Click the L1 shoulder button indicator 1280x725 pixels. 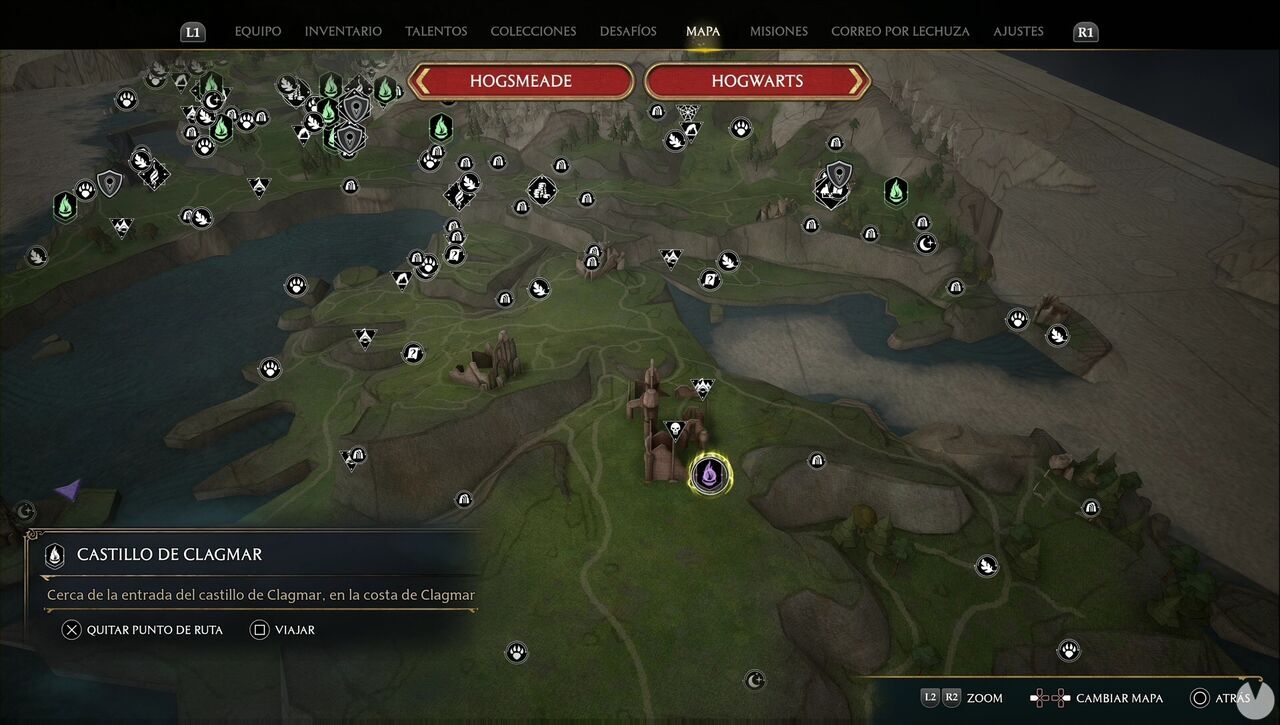192,31
